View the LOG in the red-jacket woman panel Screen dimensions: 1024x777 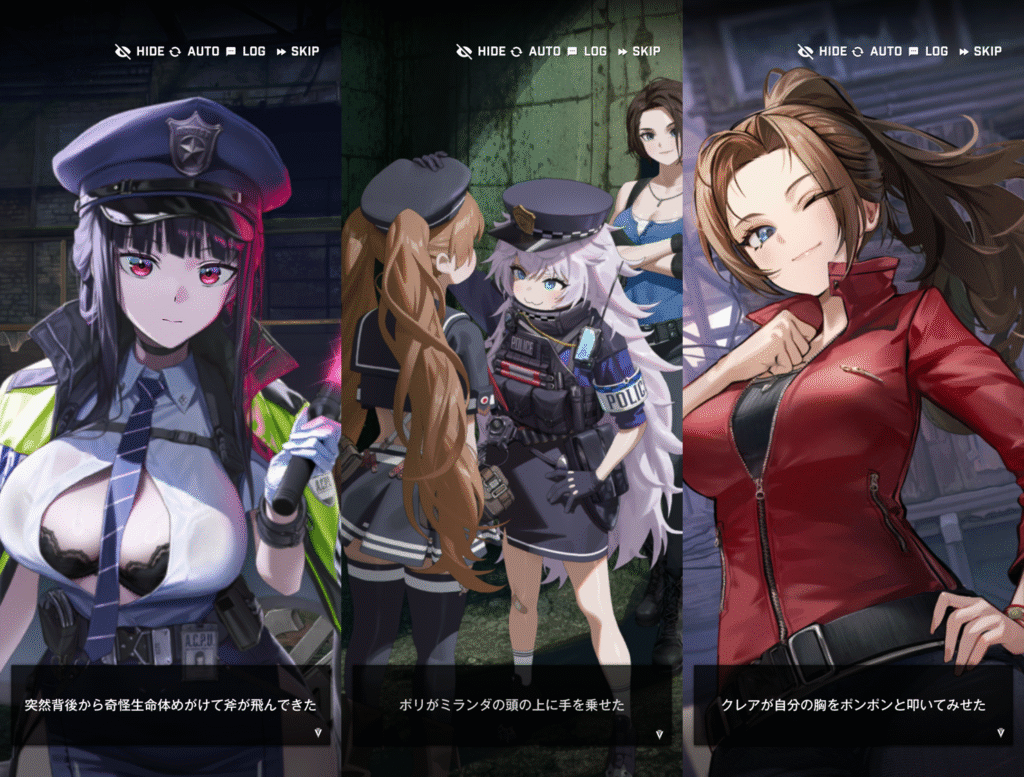(x=928, y=51)
